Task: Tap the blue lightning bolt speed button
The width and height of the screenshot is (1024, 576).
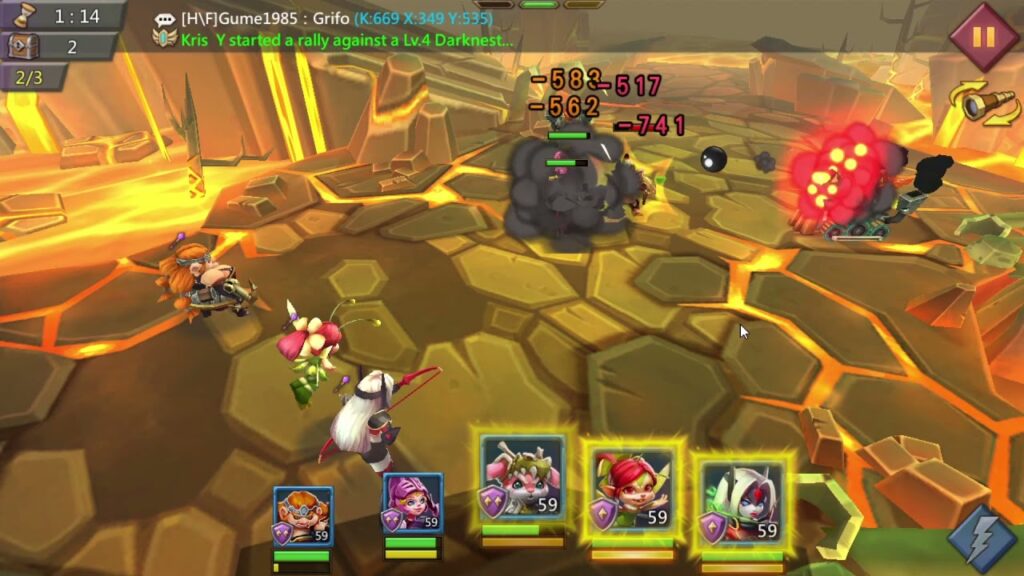Action: tap(980, 536)
